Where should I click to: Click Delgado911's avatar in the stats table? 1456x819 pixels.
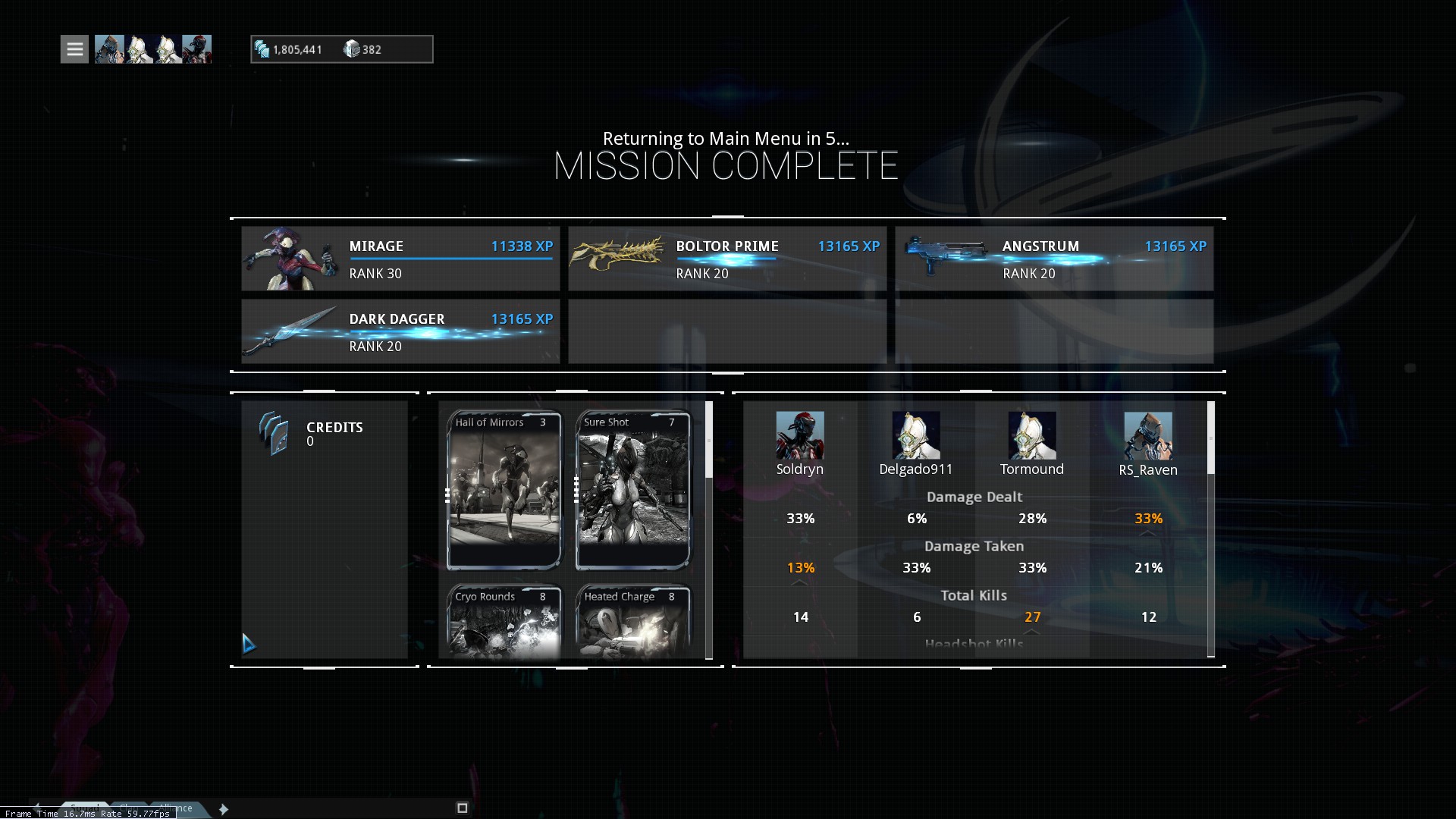[915, 435]
